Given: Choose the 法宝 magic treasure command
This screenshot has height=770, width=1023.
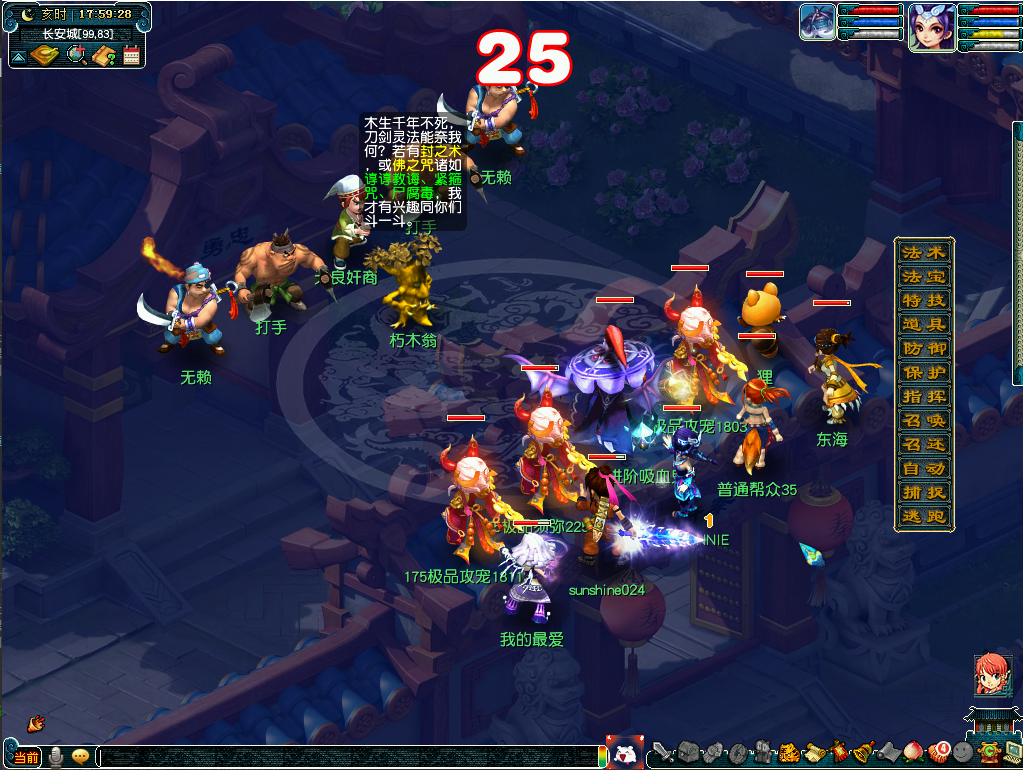Looking at the screenshot, I should point(923,276).
